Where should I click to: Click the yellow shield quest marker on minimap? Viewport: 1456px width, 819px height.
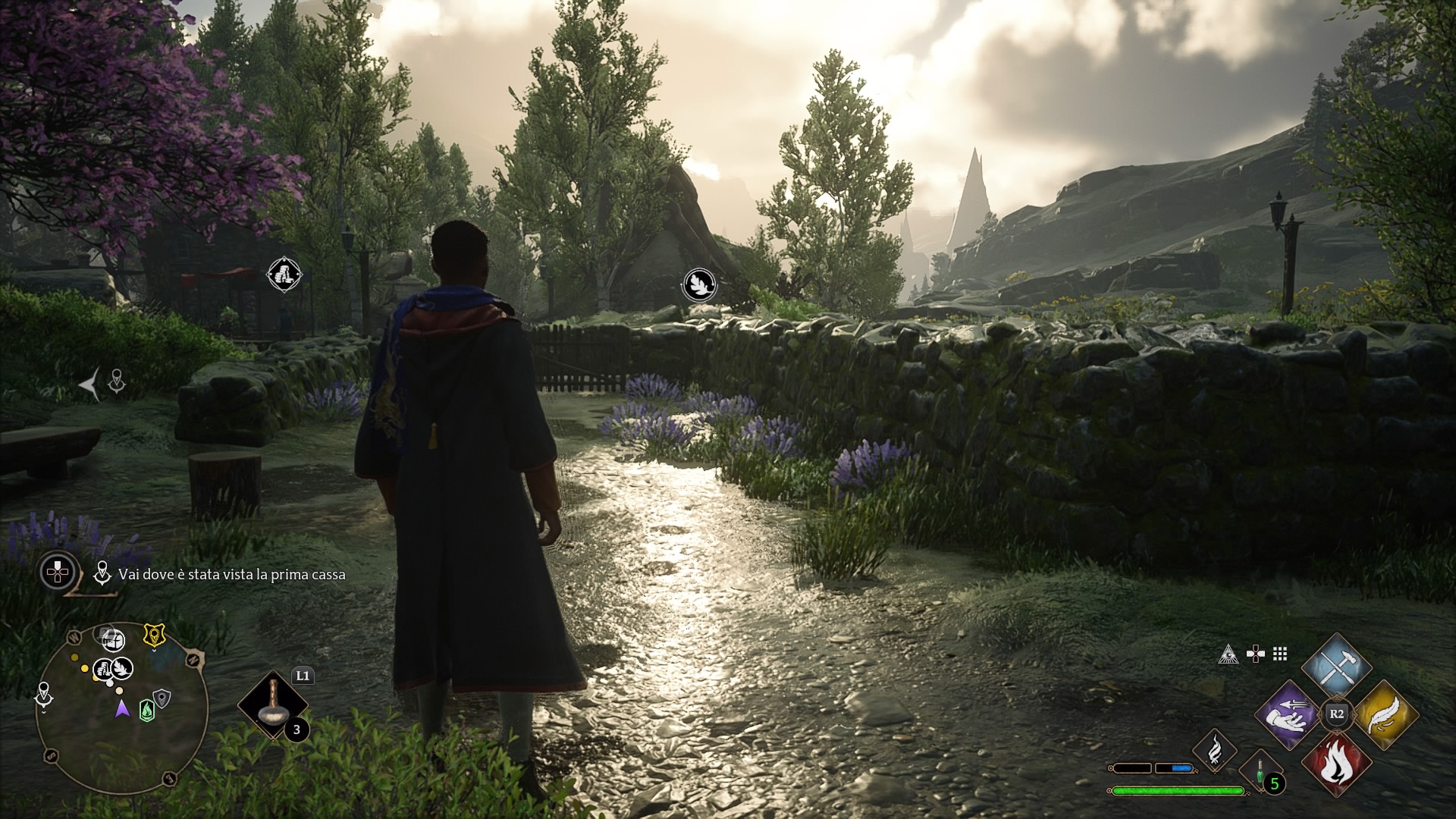pyautogui.click(x=155, y=635)
